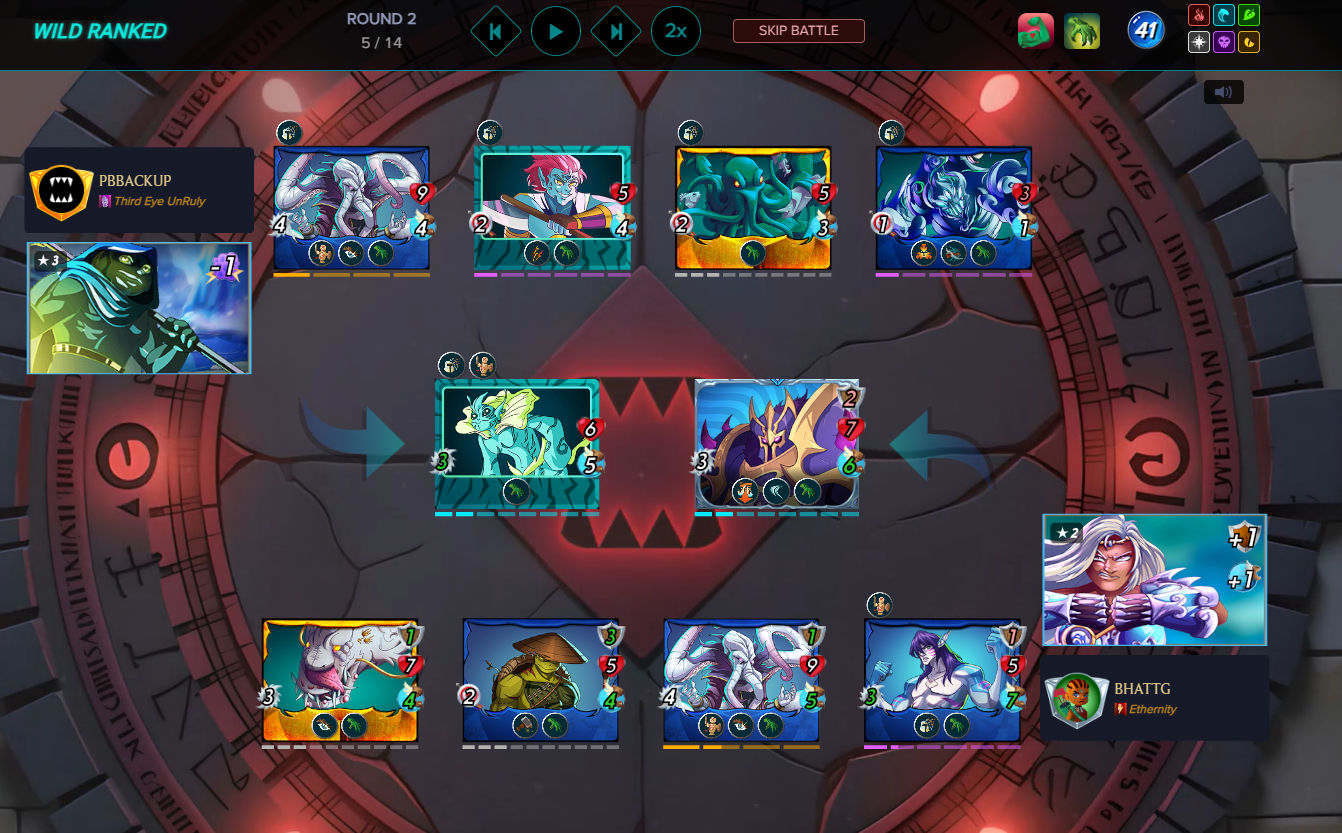1342x833 pixels.
Task: Click the 41 mana cap icon
Action: pos(1146,31)
